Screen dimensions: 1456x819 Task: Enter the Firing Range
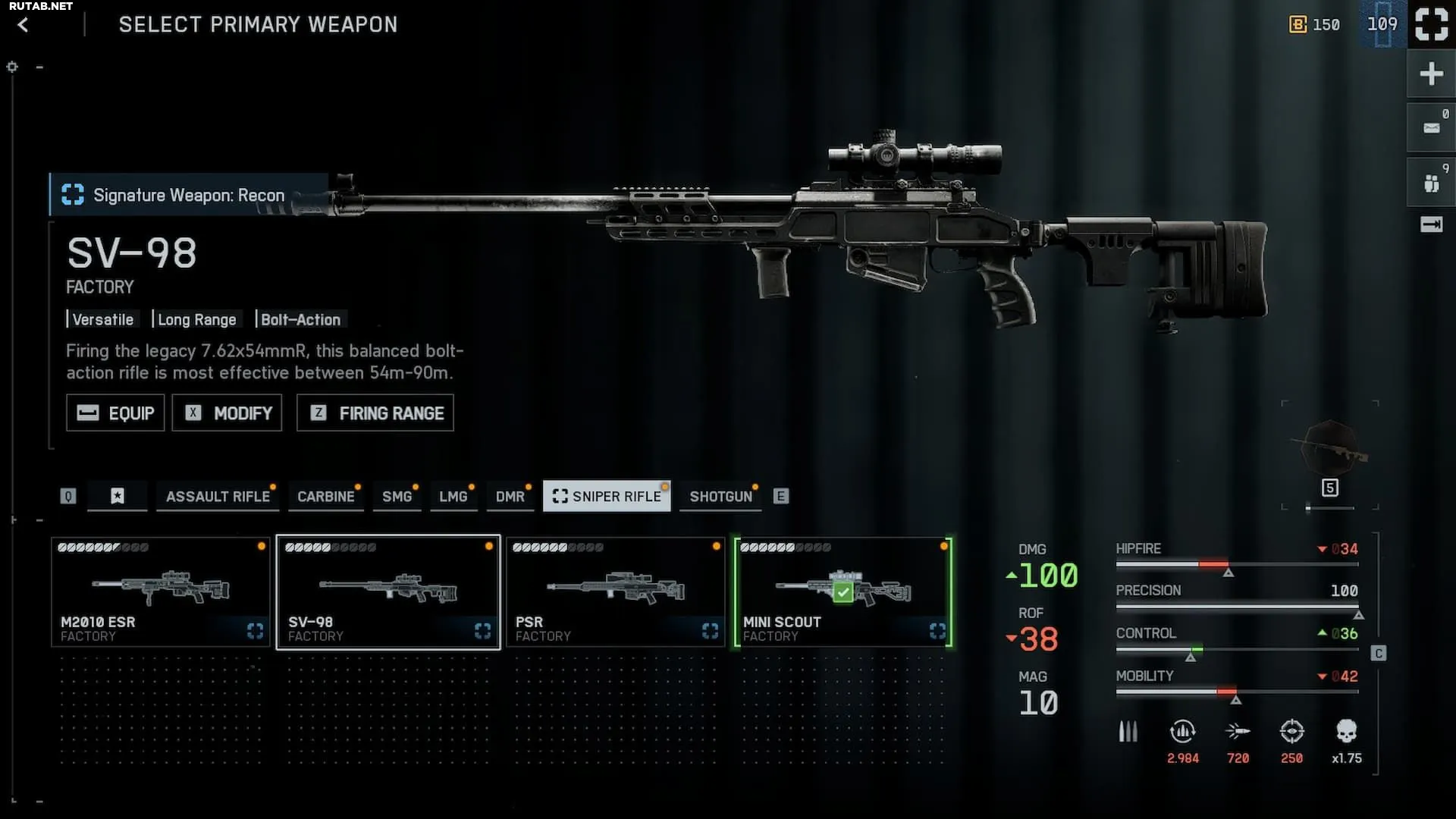[x=375, y=413]
